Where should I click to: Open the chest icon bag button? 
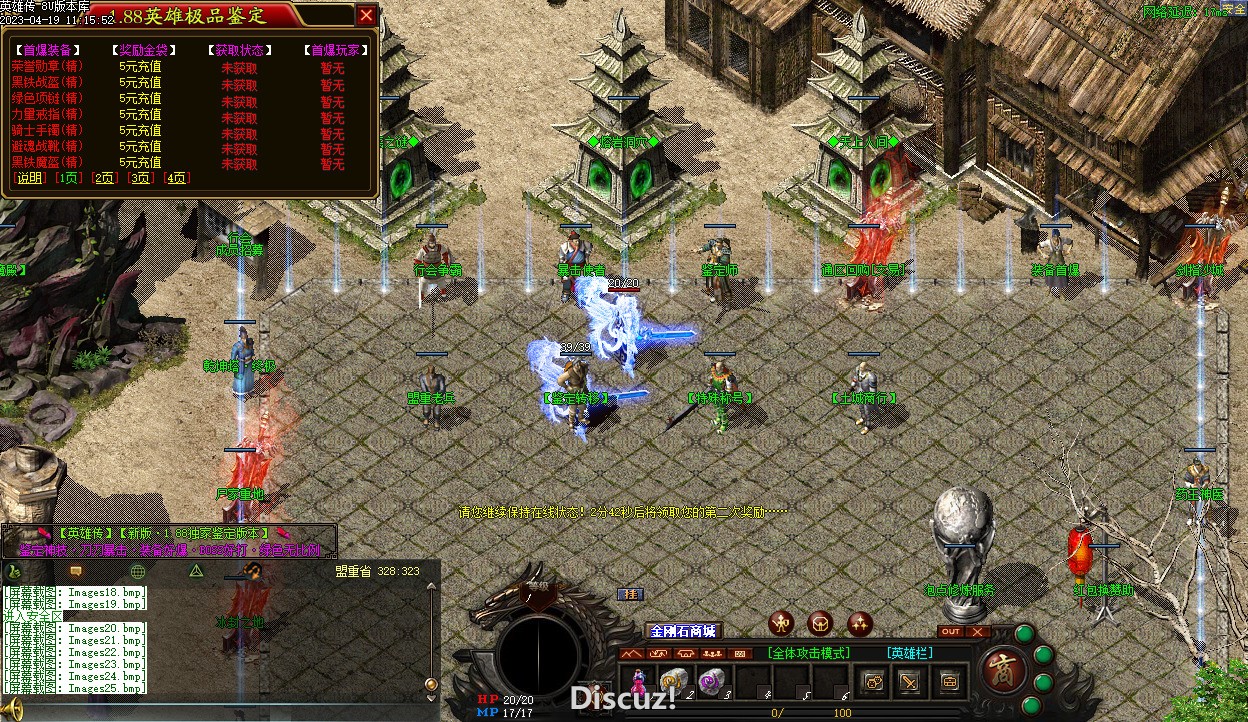point(949,682)
